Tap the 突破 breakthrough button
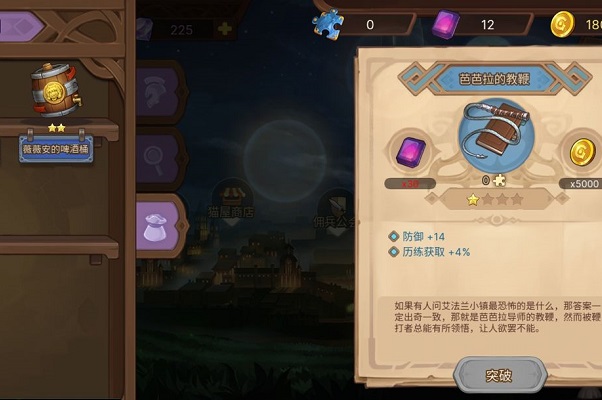Viewport: 602px width, 400px height. [x=499, y=376]
